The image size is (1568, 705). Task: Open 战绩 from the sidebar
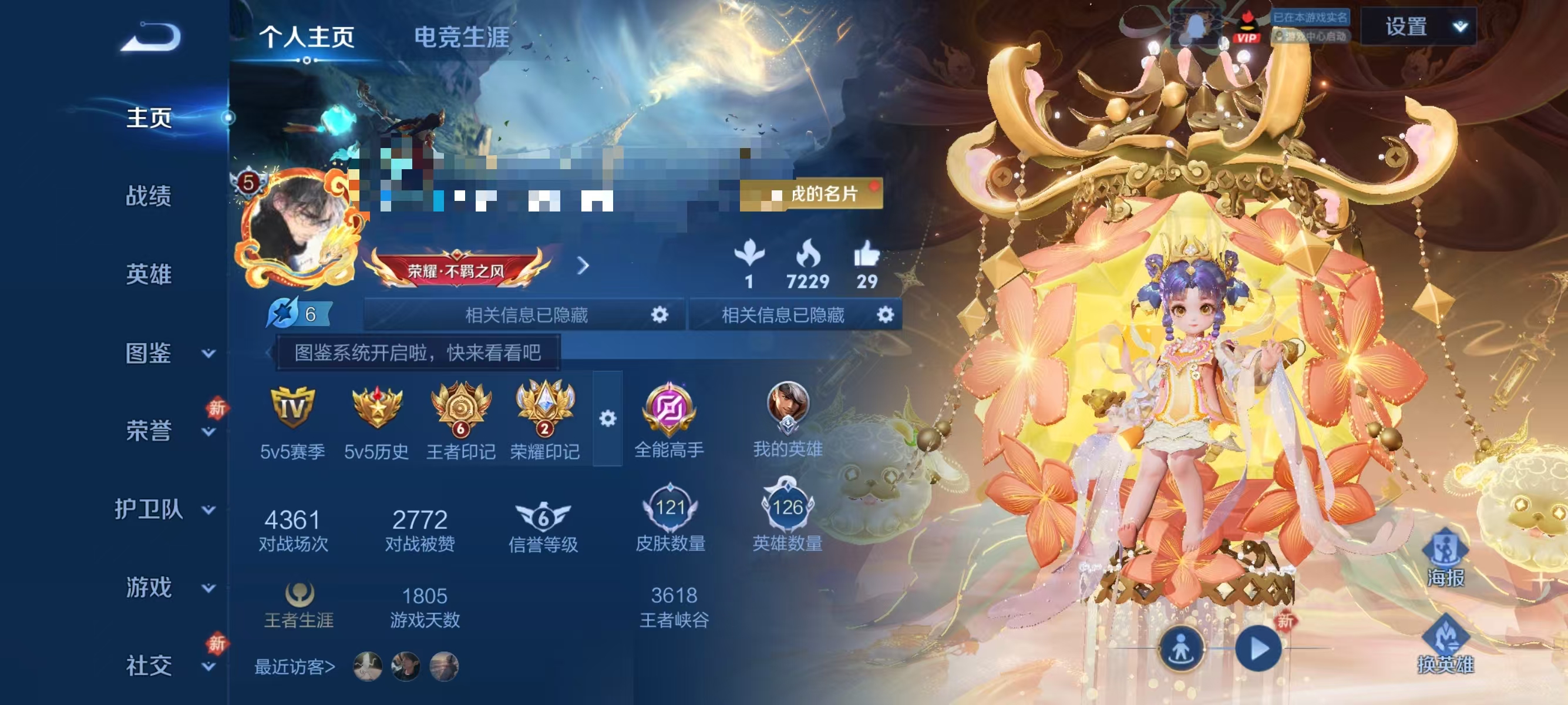pos(150,198)
